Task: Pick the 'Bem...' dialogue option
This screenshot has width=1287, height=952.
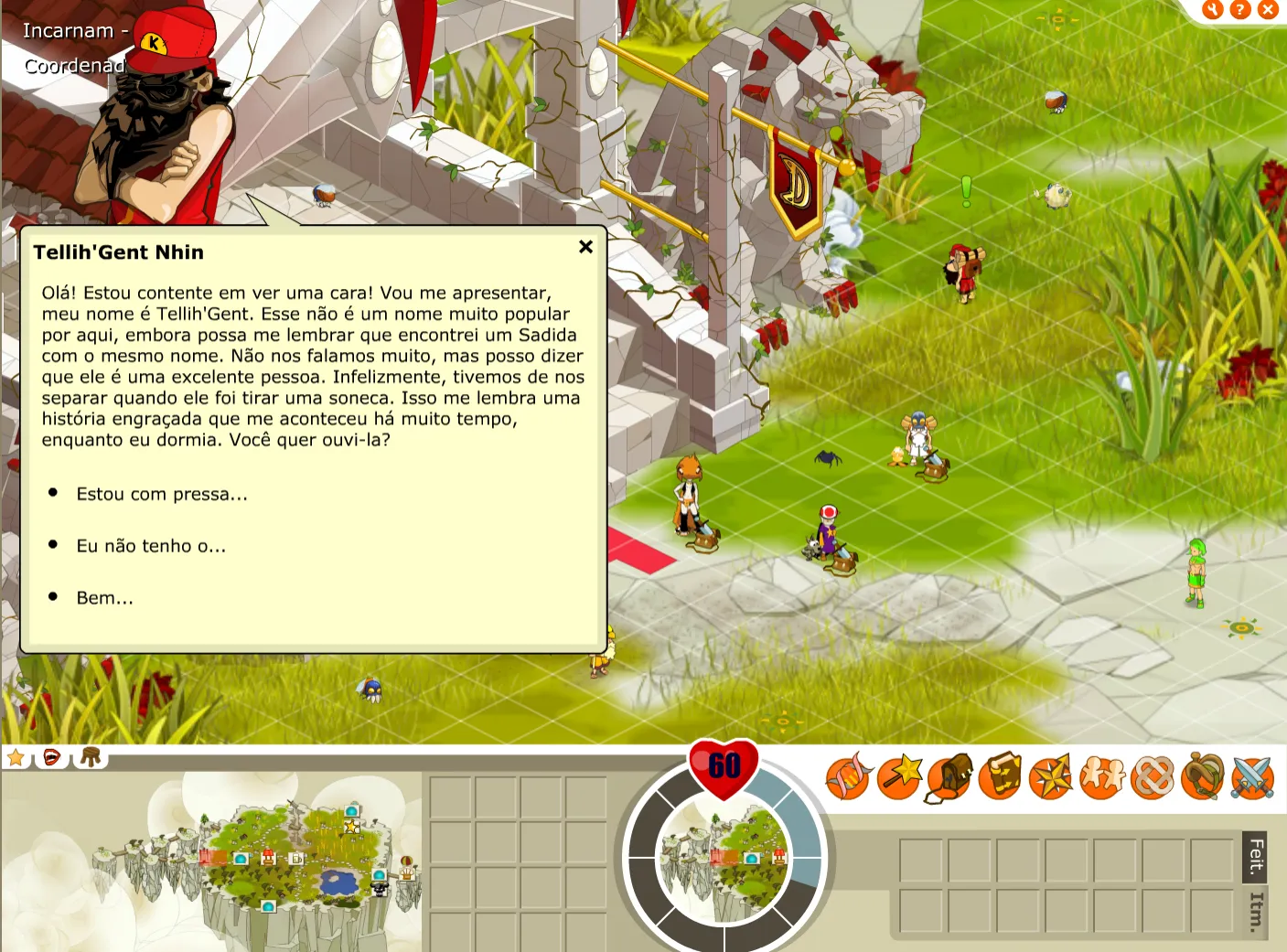Action: click(104, 599)
